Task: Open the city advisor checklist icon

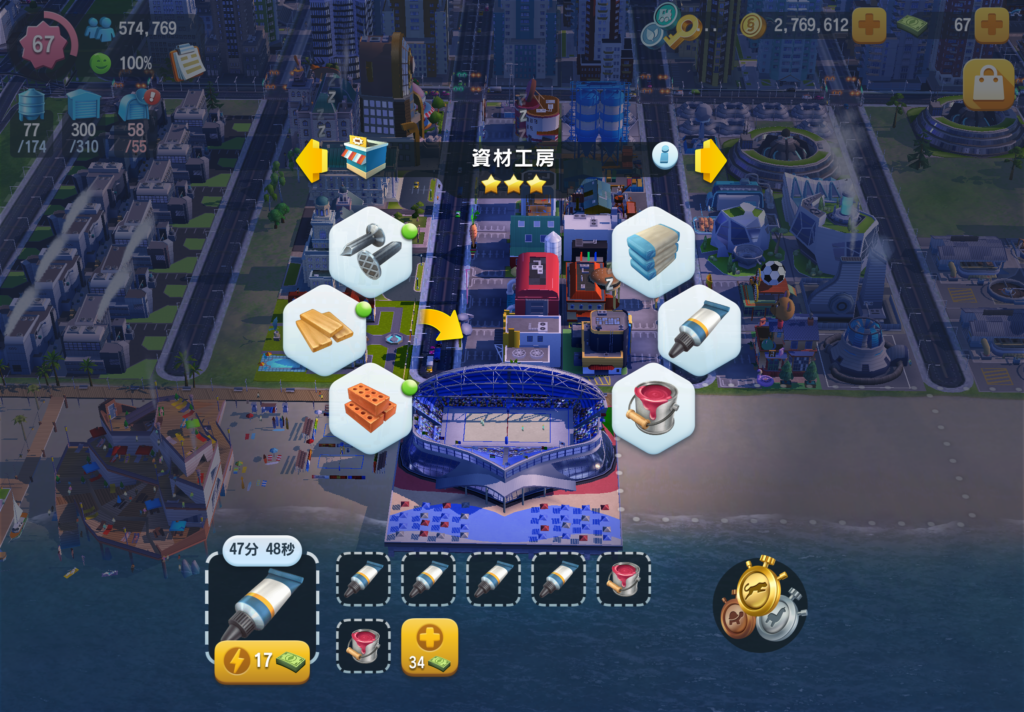Action: pyautogui.click(x=186, y=63)
